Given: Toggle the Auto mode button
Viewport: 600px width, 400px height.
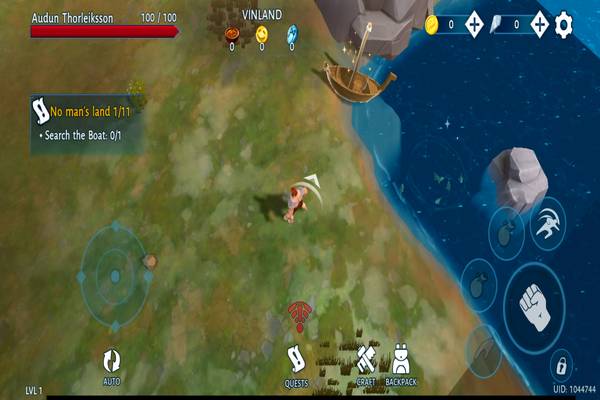Looking at the screenshot, I should click(x=111, y=364).
